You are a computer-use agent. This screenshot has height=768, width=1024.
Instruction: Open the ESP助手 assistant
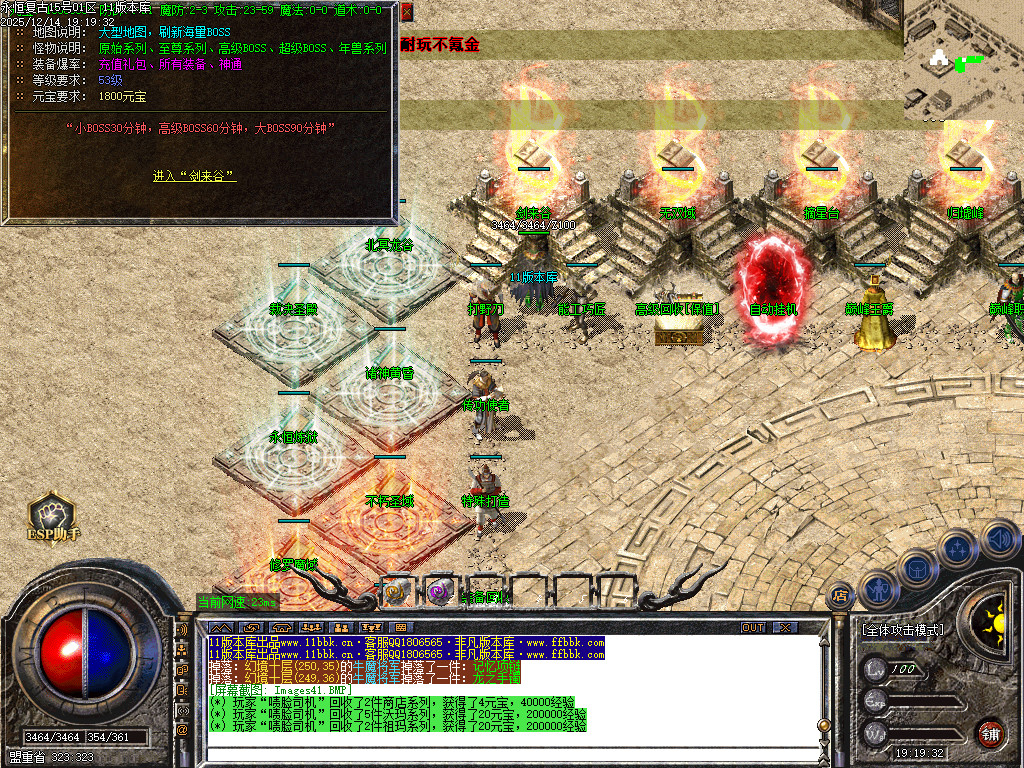coord(52,516)
